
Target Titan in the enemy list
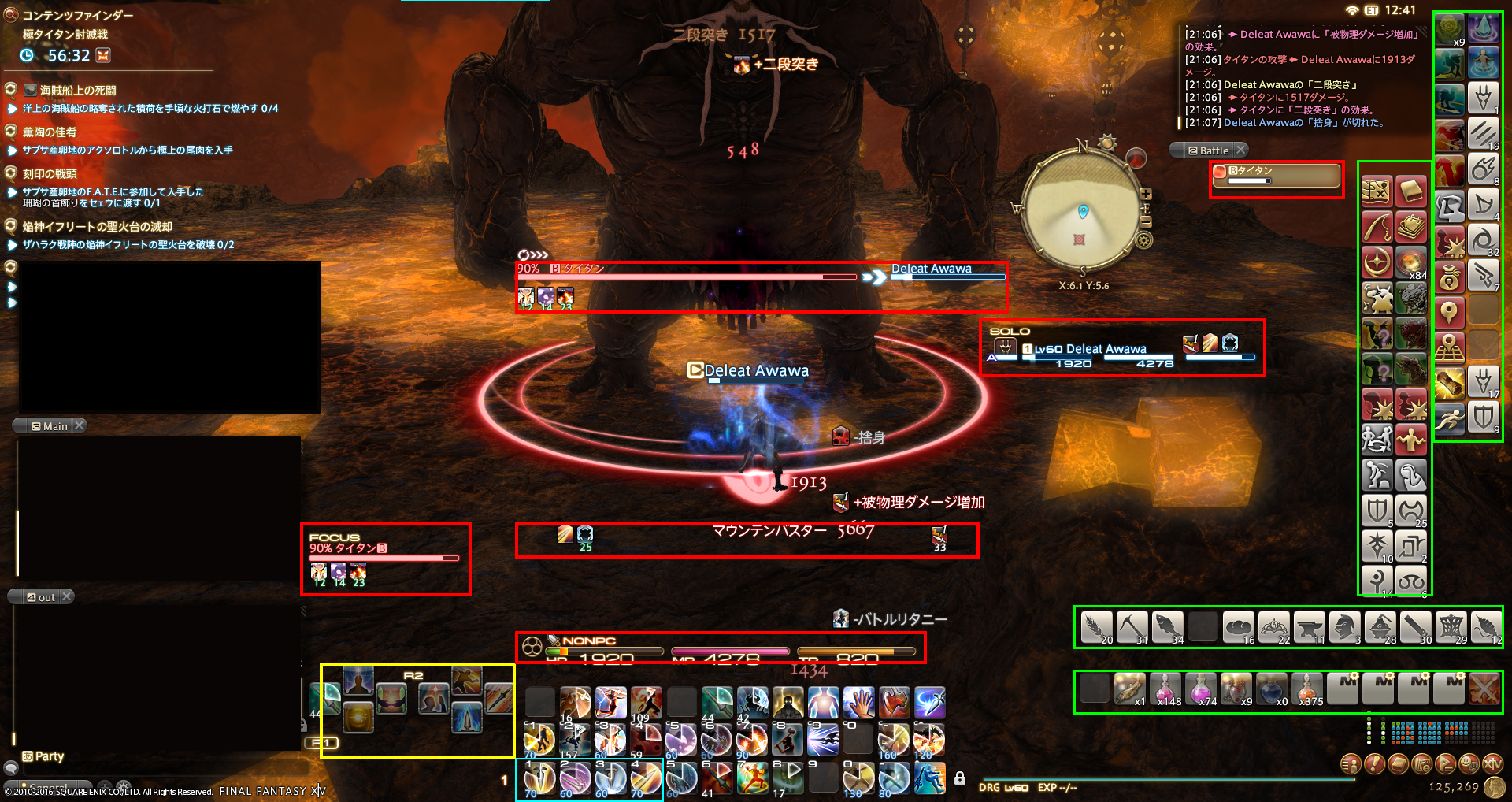[x=1276, y=175]
